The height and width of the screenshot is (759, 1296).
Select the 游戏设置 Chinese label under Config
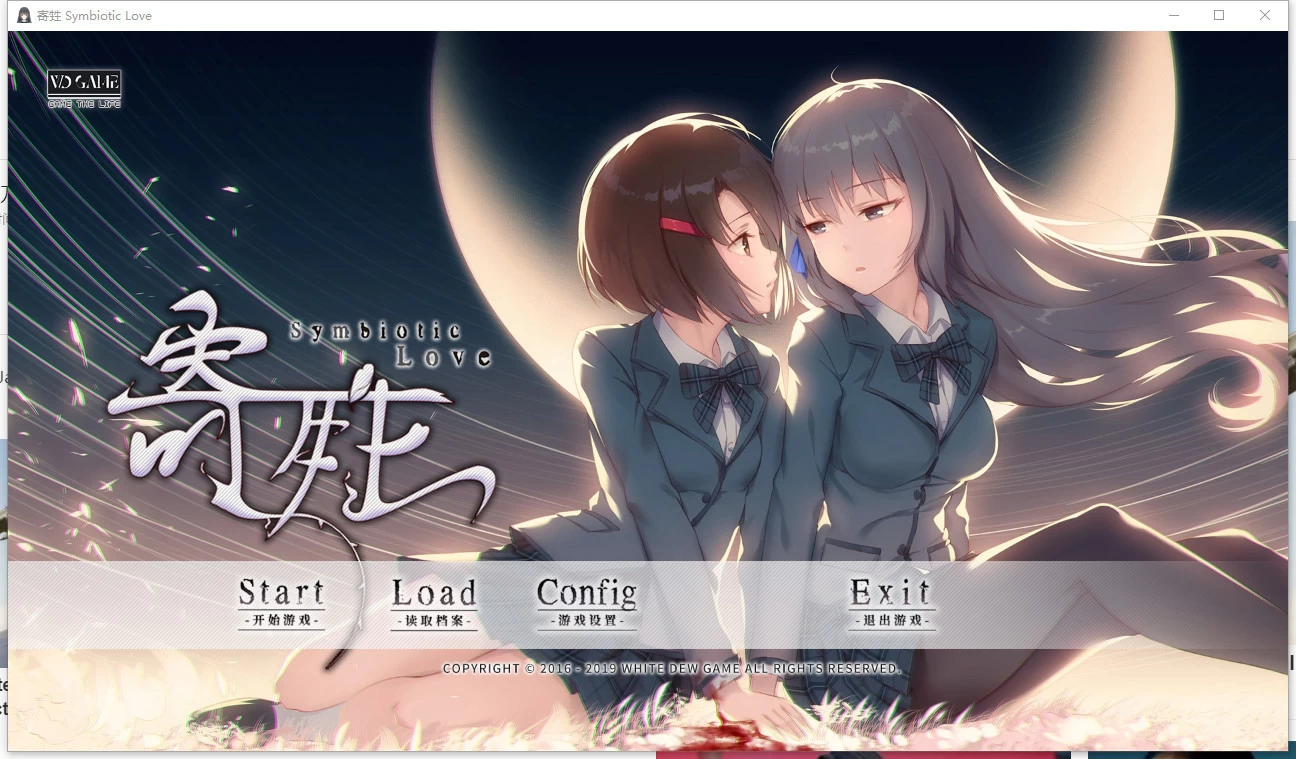point(586,621)
